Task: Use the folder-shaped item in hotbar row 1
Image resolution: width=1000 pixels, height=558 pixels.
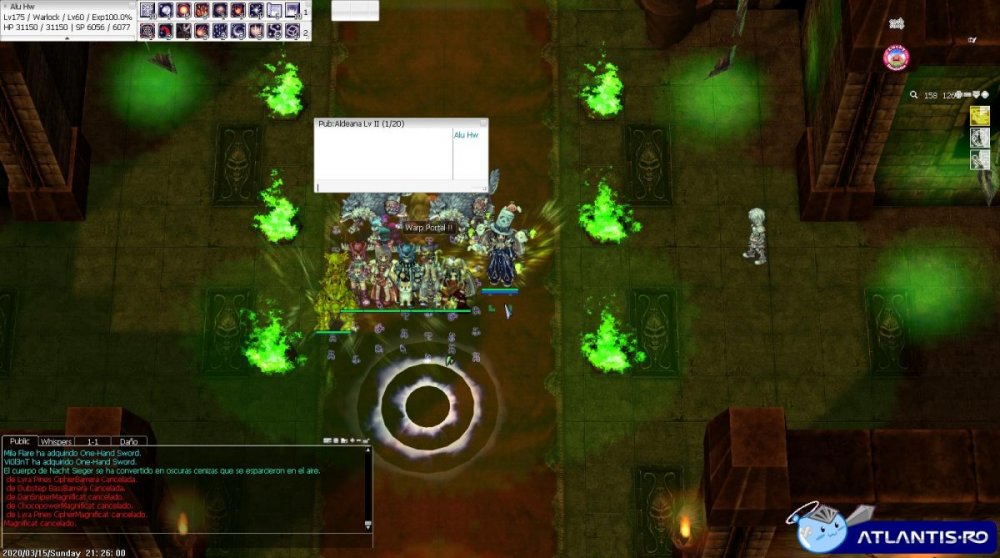Action: click(274, 11)
